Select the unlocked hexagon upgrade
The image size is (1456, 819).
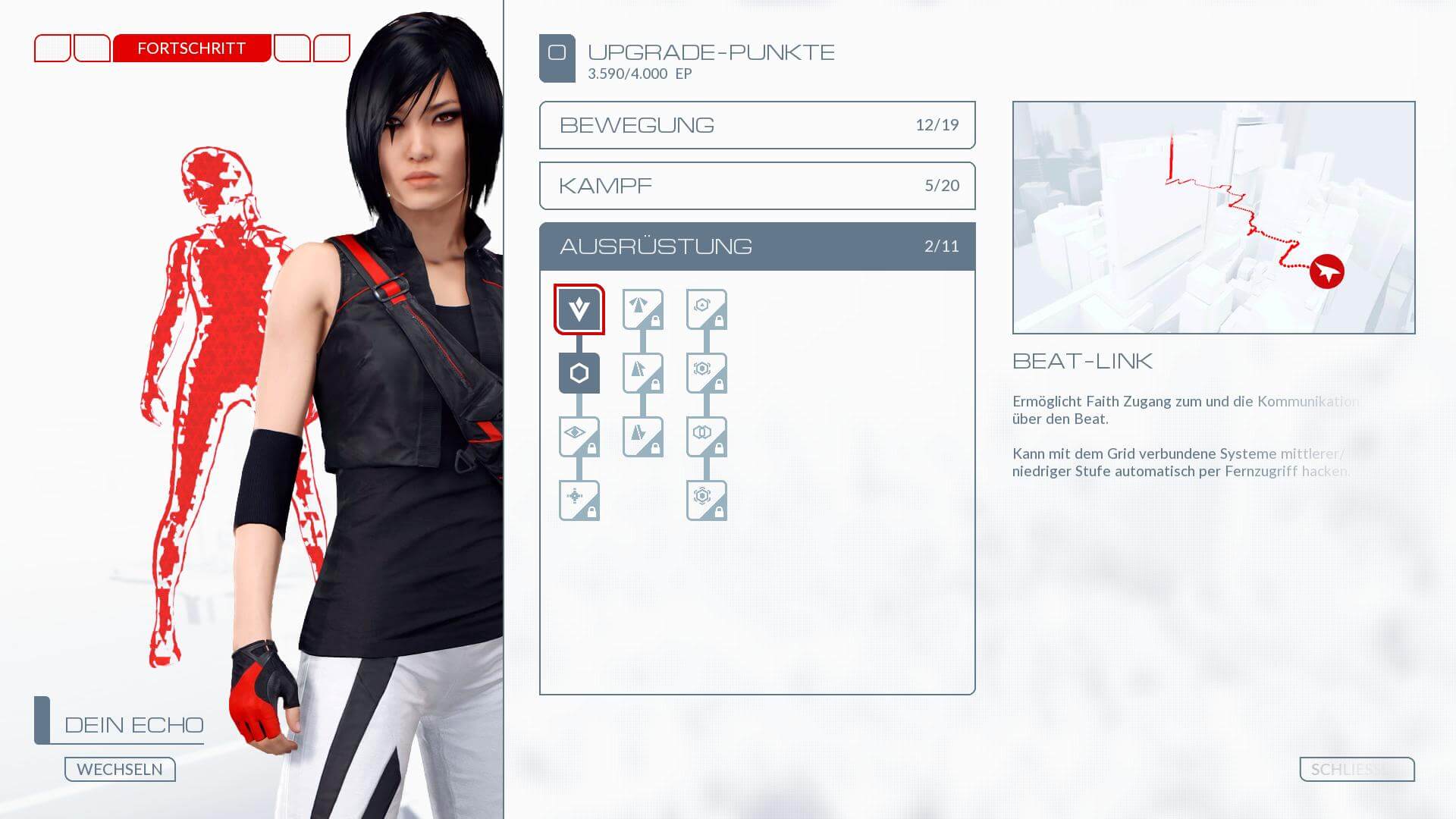(x=579, y=373)
